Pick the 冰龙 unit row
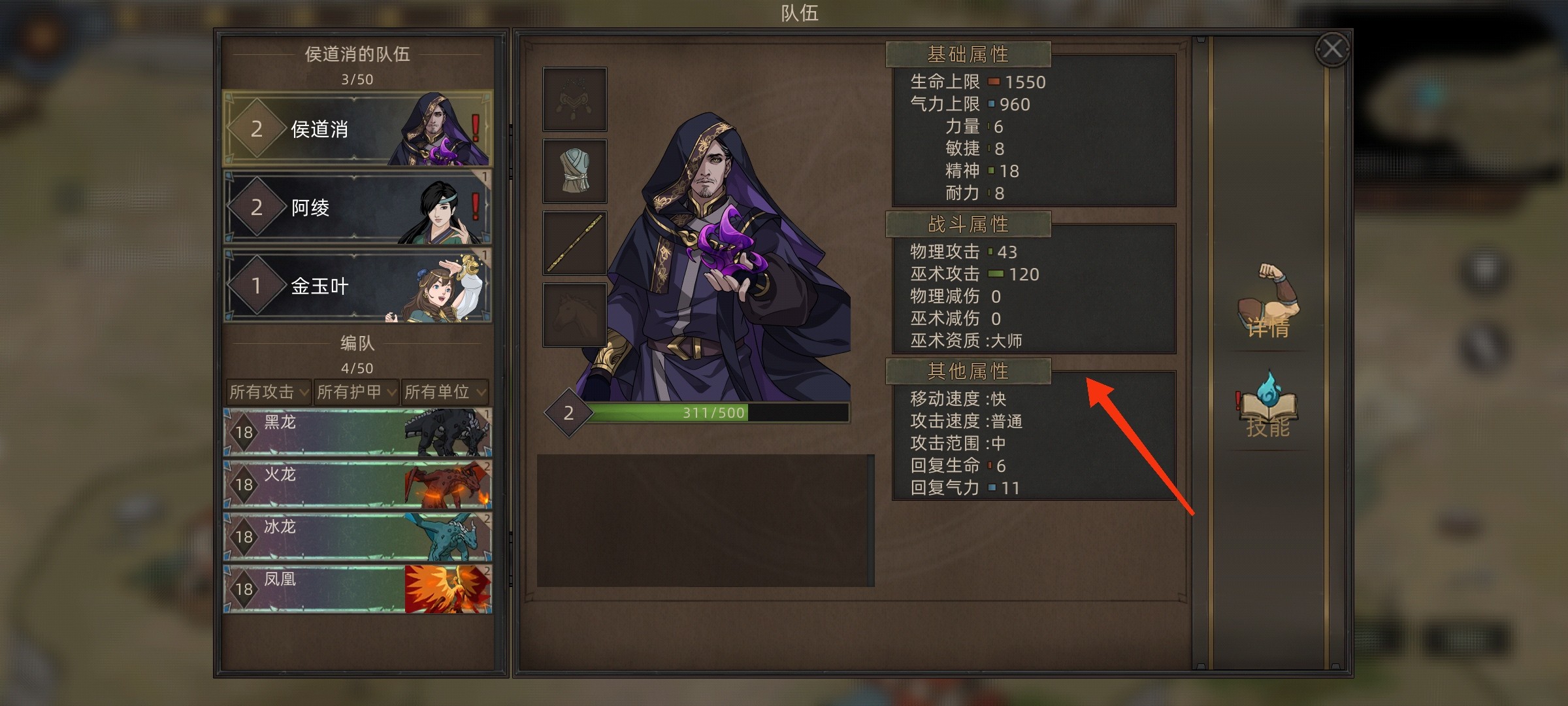This screenshot has width=1568, height=706. (357, 537)
